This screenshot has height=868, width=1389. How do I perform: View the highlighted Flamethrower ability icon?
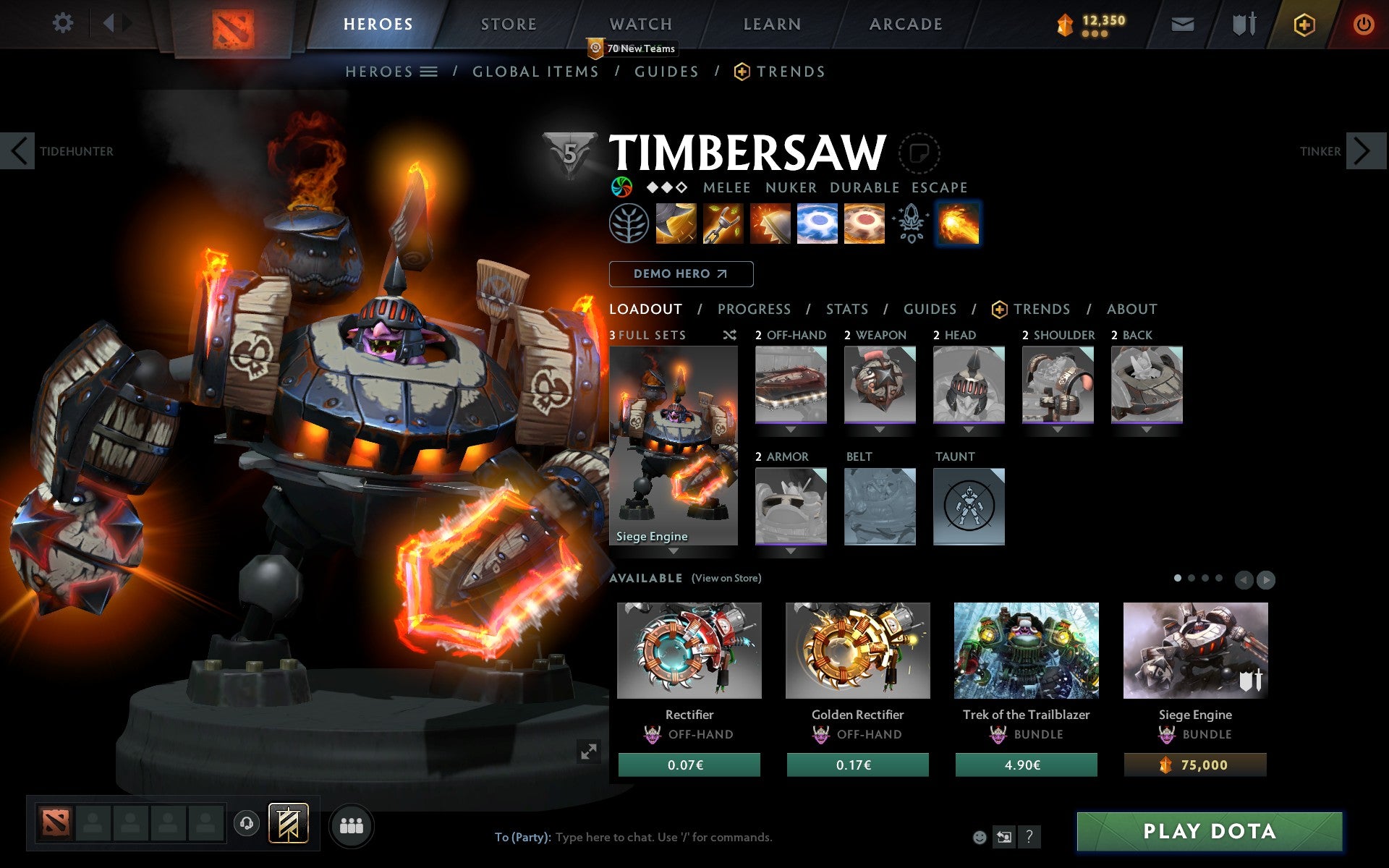958,224
